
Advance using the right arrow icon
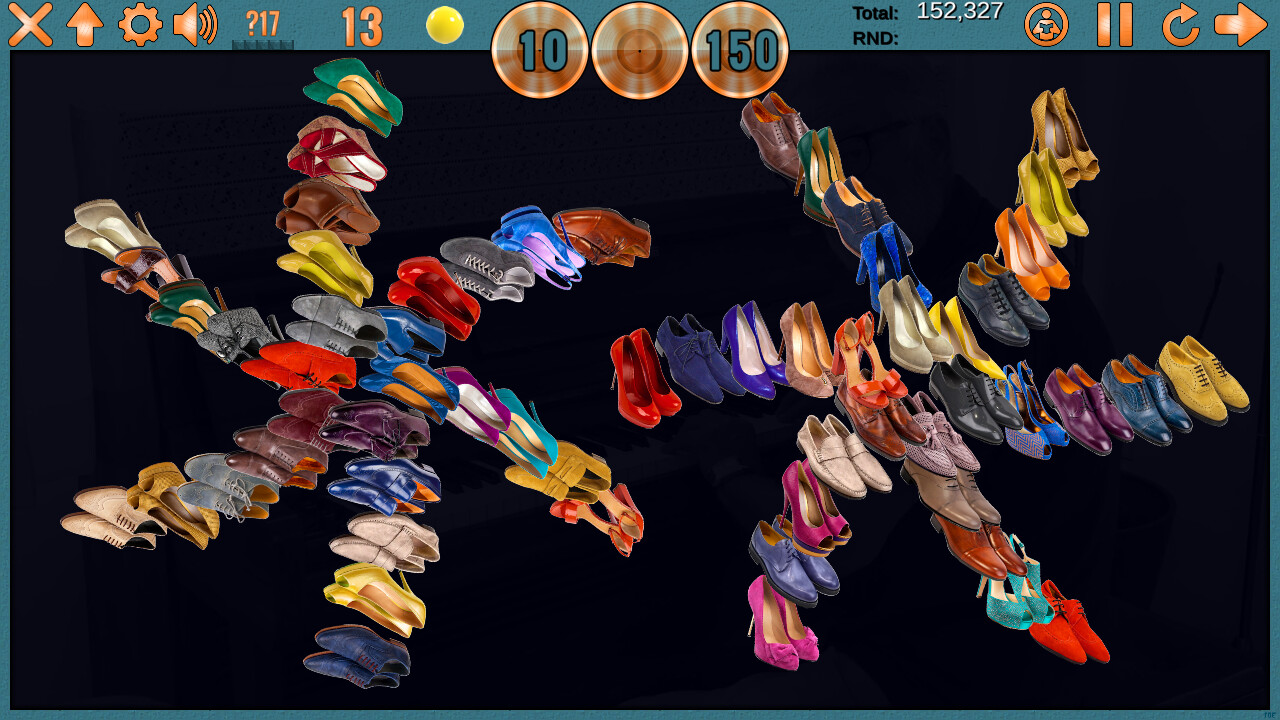point(1240,24)
